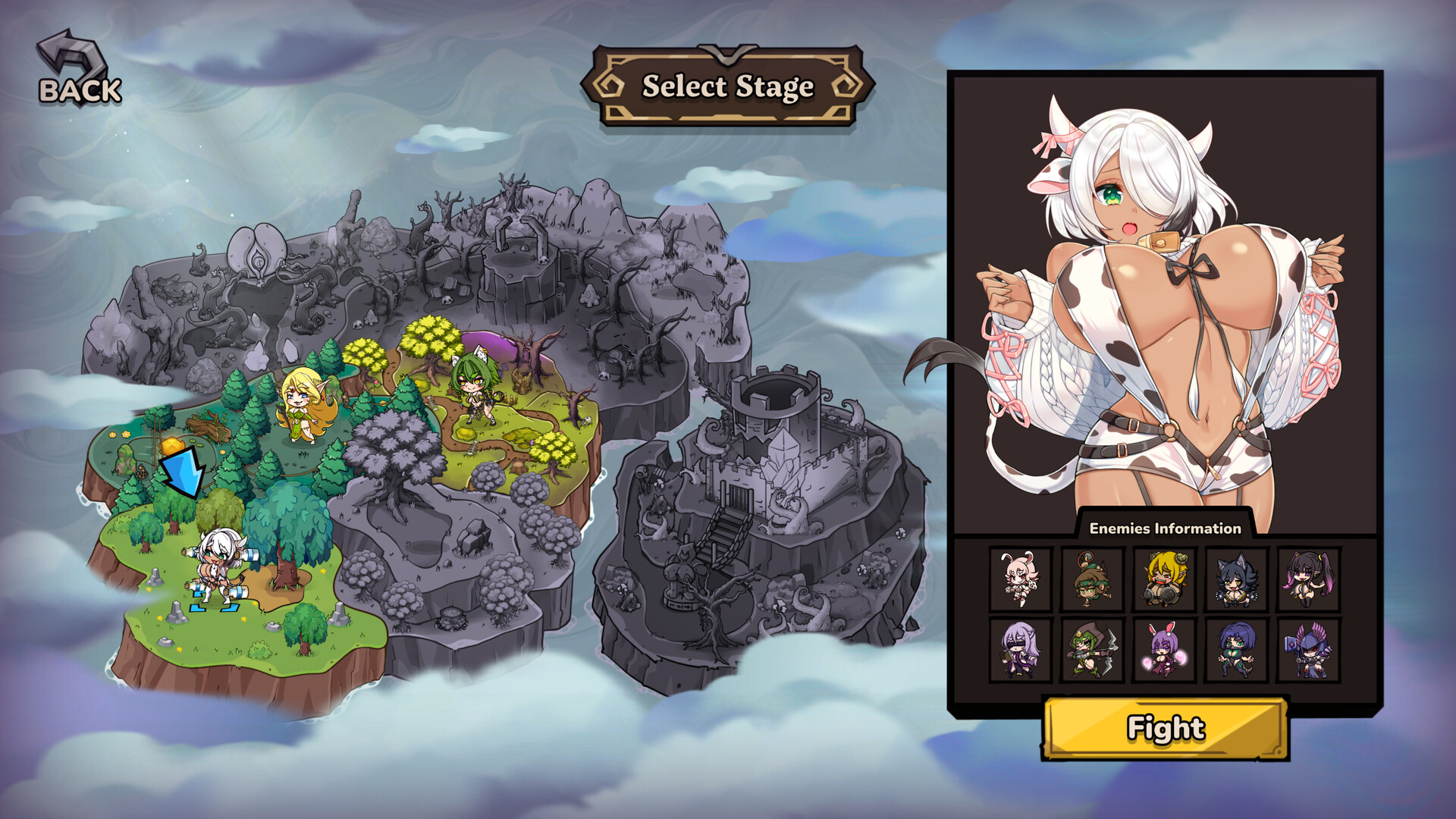View the blindfolded lilac-haired enemy
The image size is (1456, 819).
tap(1019, 651)
